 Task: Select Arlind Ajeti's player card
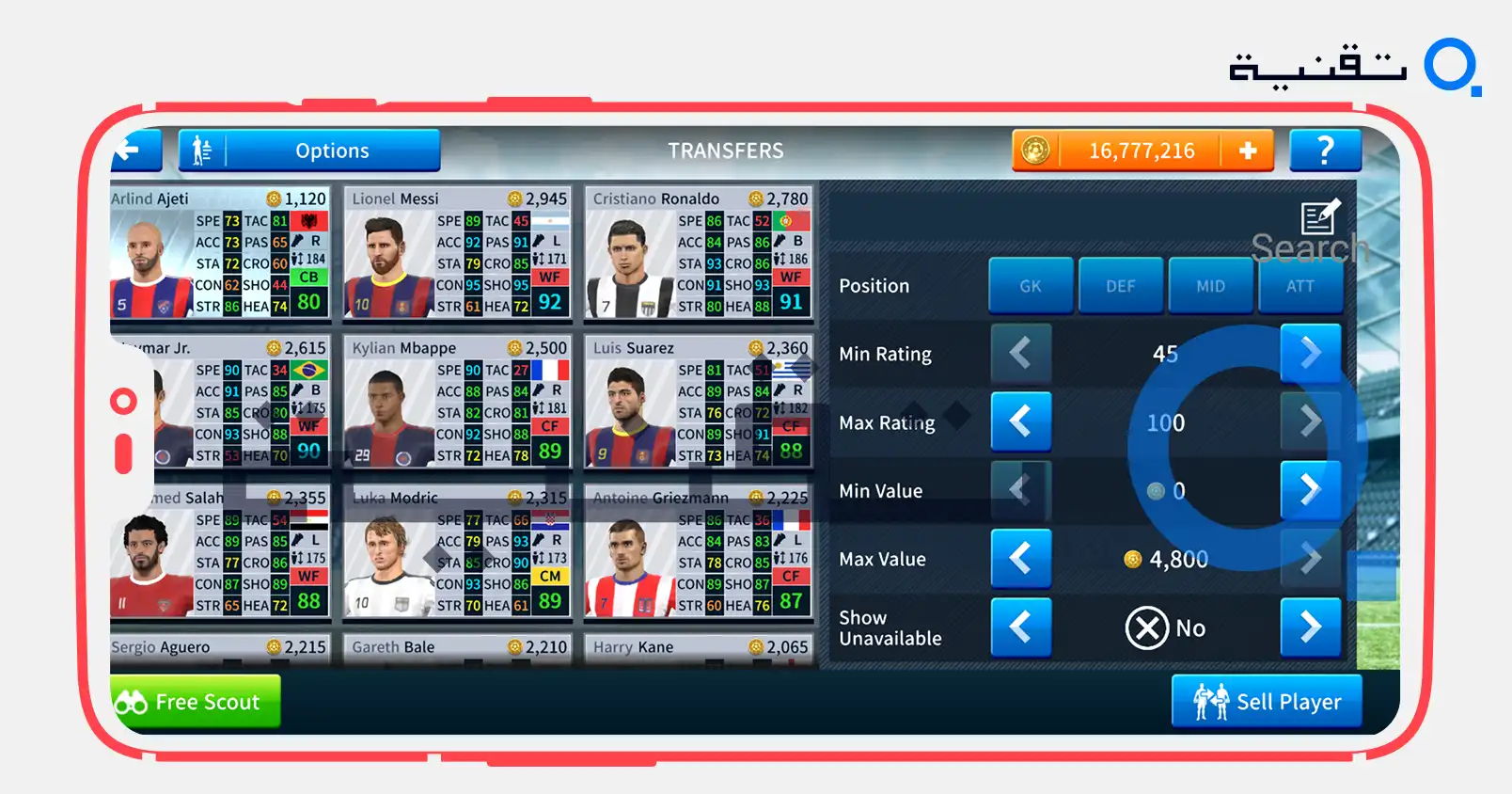(219, 253)
